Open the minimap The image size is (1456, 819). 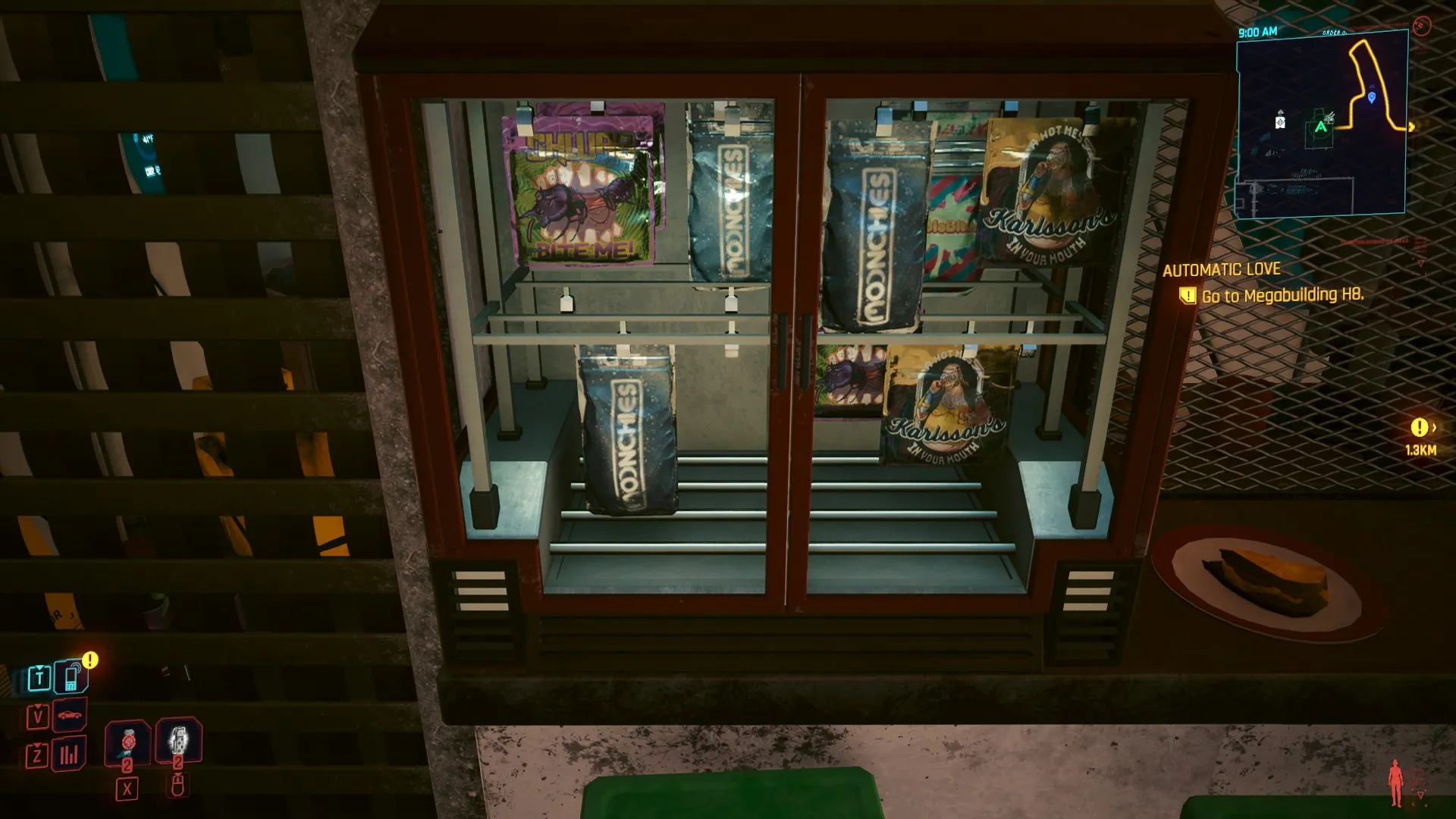1321,124
